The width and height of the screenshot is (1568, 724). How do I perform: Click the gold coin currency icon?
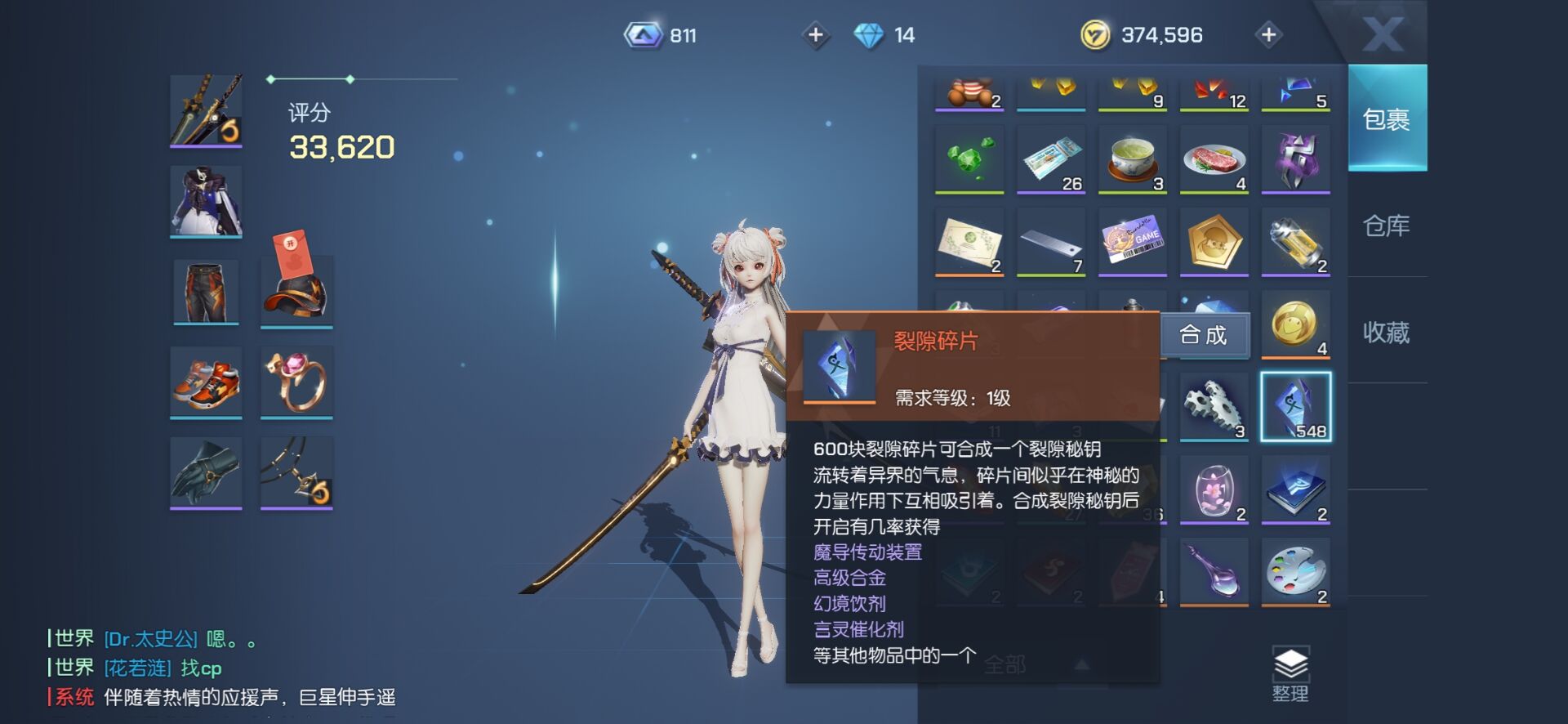pyautogui.click(x=1095, y=35)
